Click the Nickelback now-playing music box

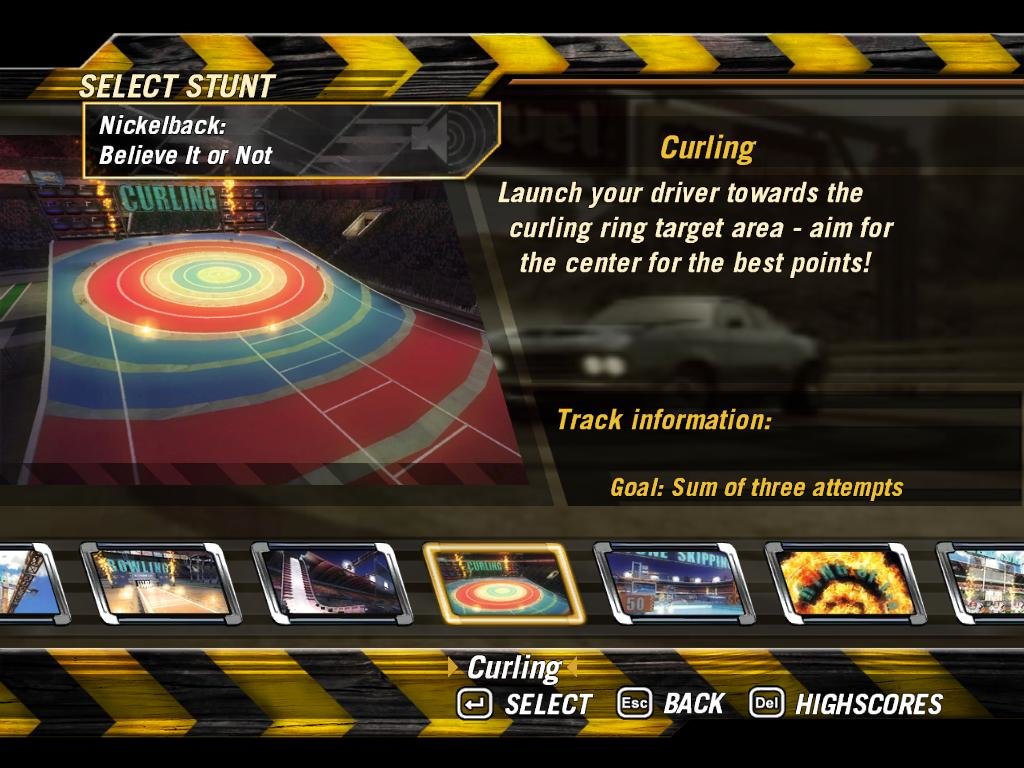pyautogui.click(x=290, y=141)
